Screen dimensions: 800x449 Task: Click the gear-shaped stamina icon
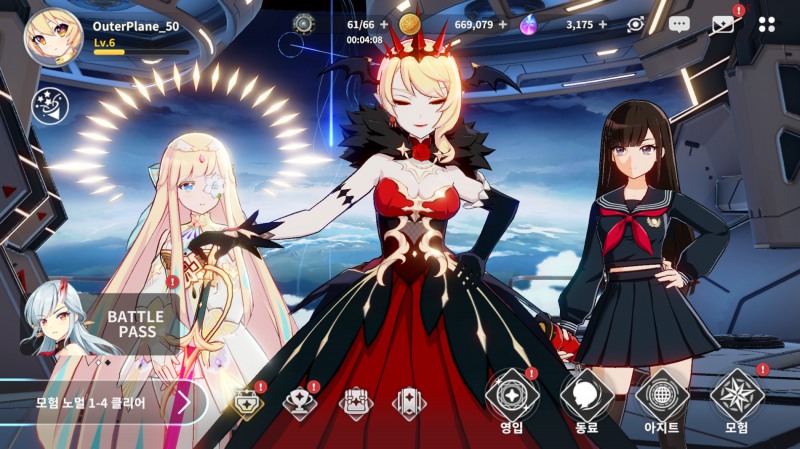tap(303, 24)
